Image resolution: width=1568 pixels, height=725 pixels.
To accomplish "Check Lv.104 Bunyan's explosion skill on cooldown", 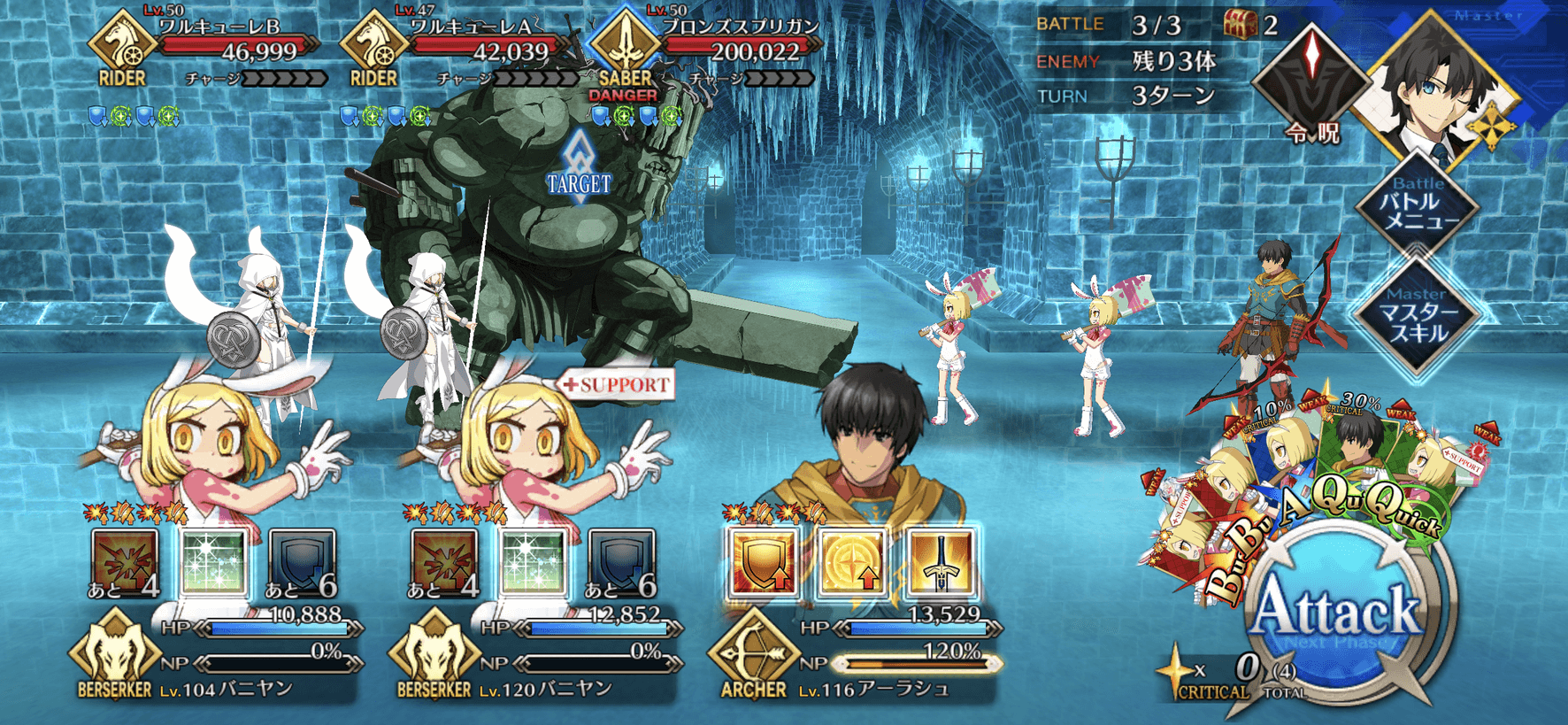I will pos(125,562).
